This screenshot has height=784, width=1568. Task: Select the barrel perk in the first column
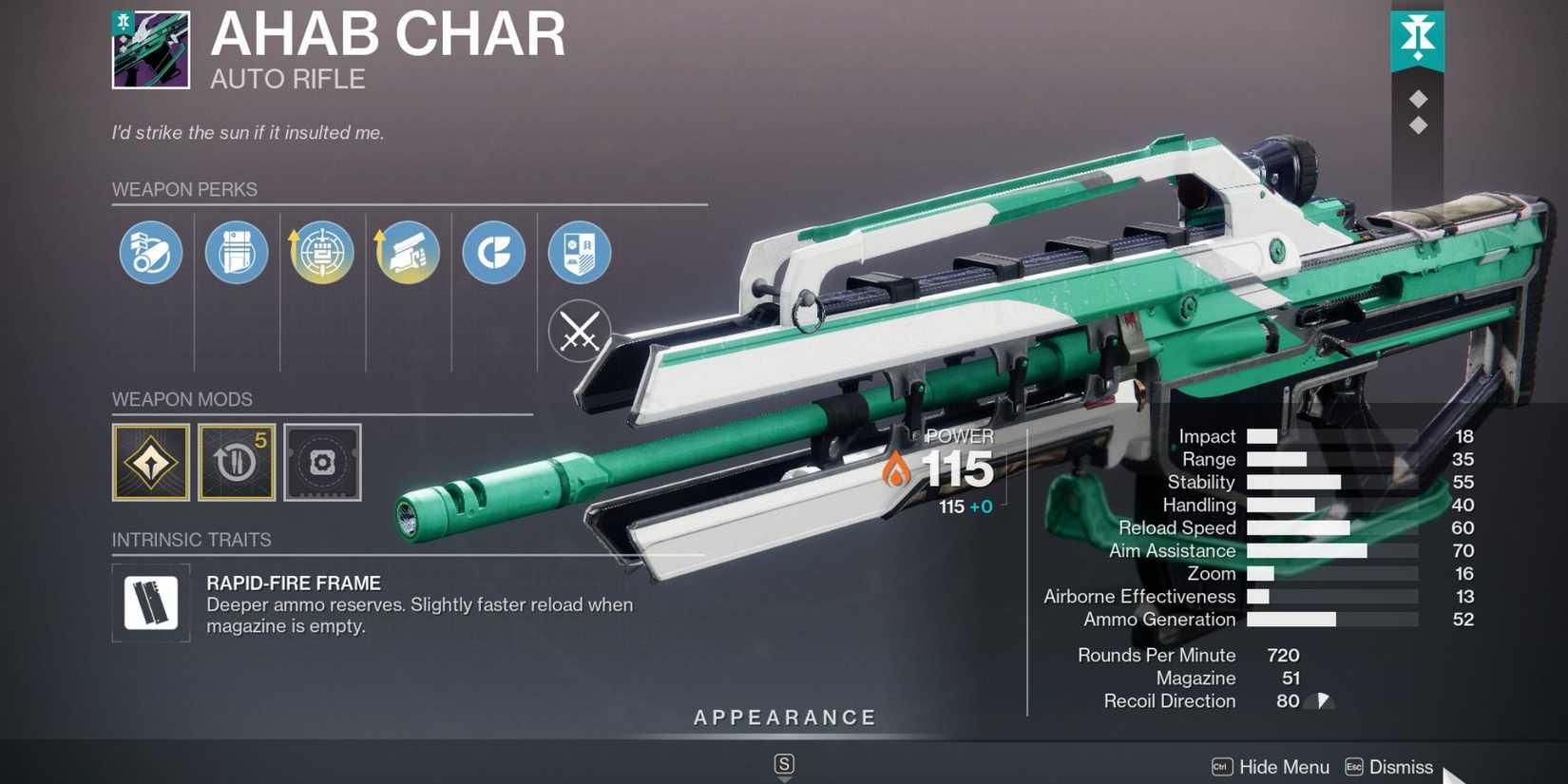[x=150, y=252]
